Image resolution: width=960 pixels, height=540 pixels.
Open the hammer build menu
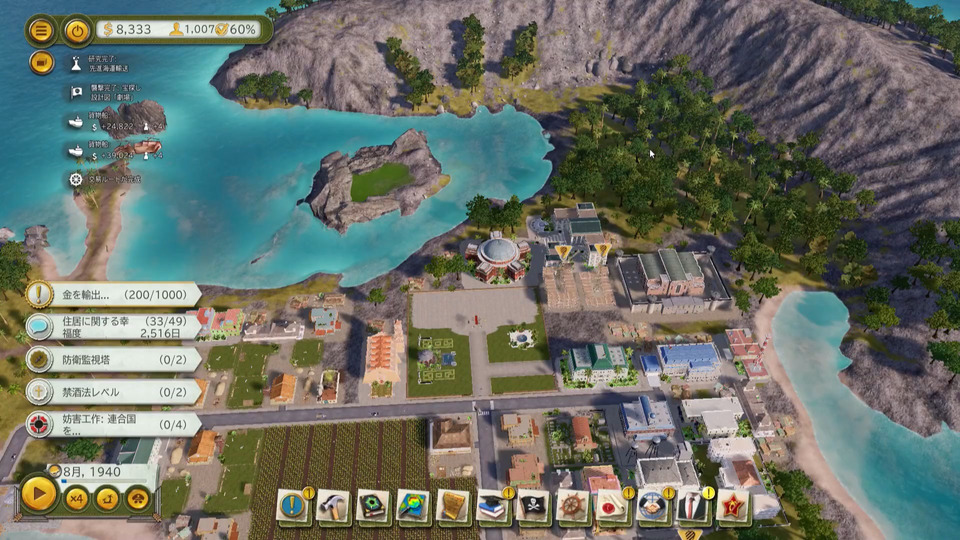[333, 506]
